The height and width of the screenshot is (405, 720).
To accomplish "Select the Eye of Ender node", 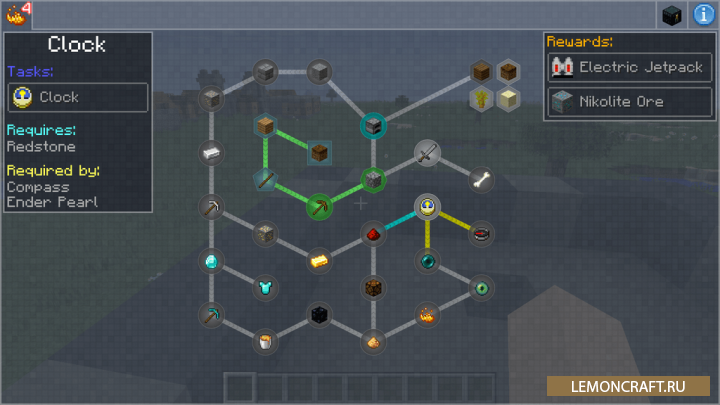I will pyautogui.click(x=481, y=288).
